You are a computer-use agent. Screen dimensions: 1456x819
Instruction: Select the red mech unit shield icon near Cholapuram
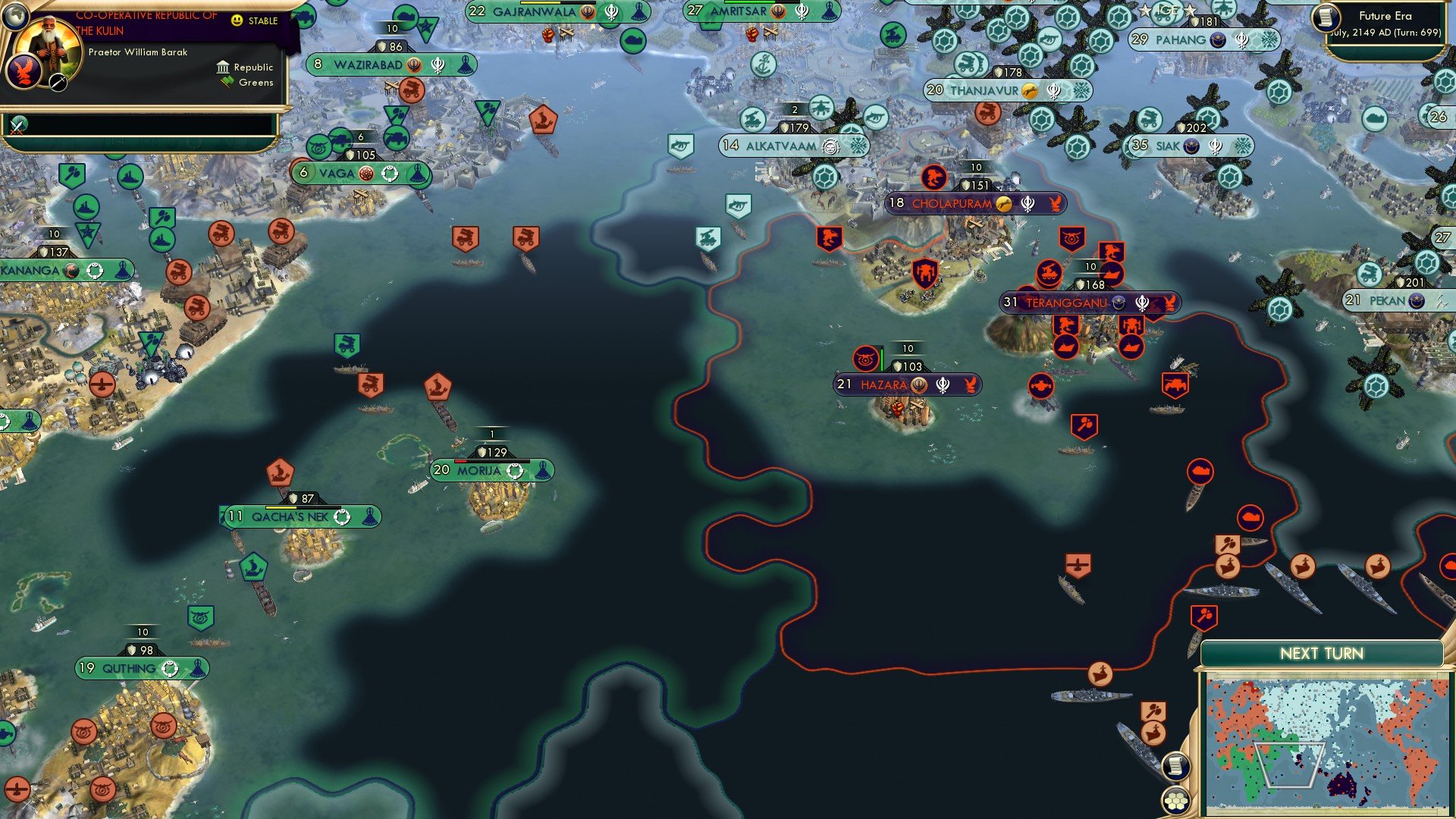point(924,272)
